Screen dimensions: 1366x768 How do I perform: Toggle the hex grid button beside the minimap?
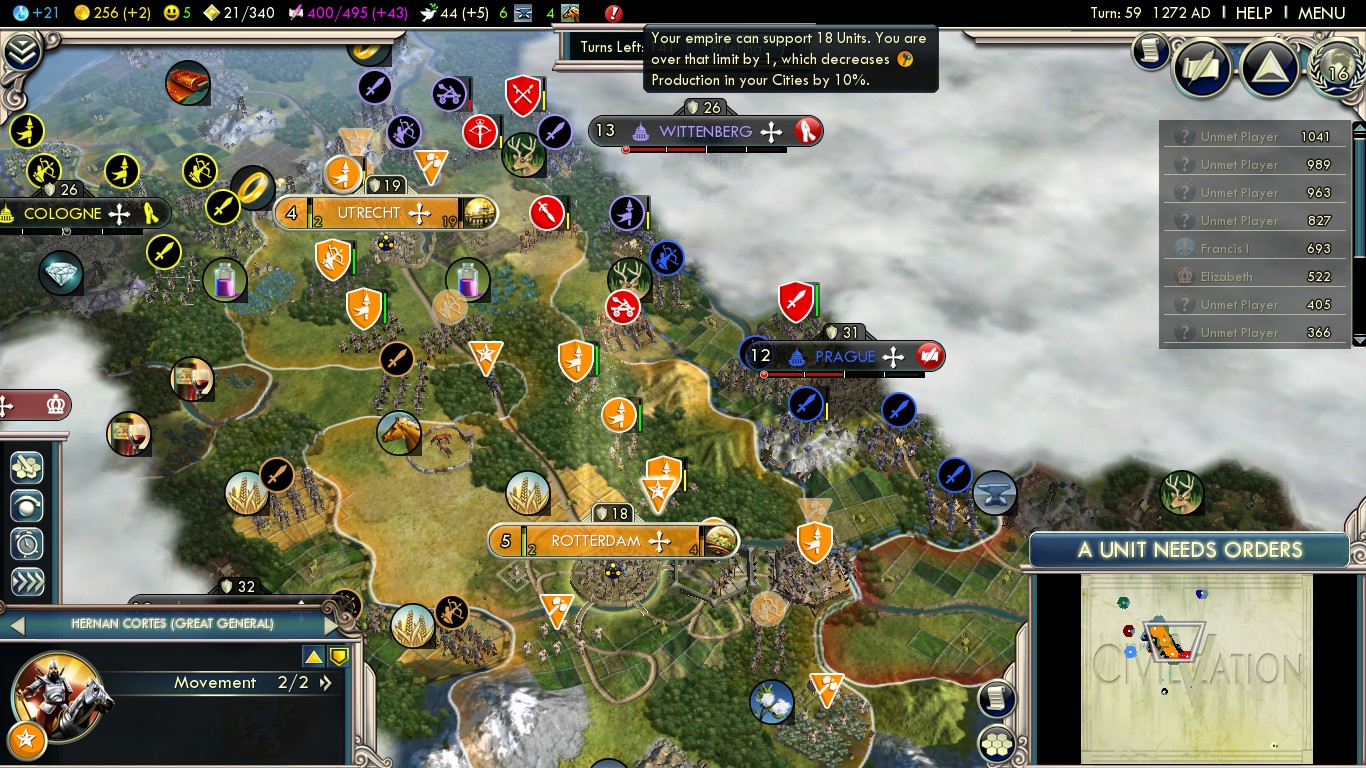(x=997, y=743)
